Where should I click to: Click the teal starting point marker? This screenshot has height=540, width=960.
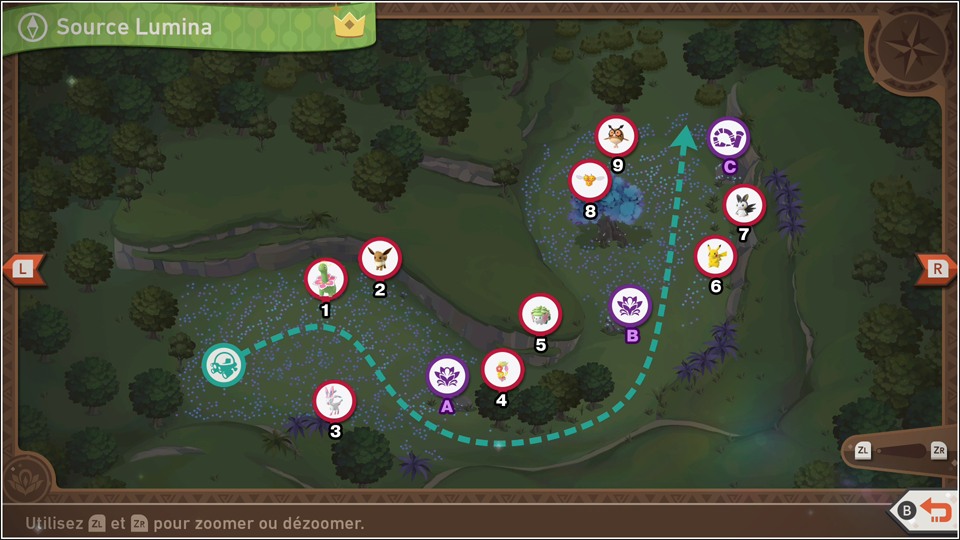pos(222,364)
